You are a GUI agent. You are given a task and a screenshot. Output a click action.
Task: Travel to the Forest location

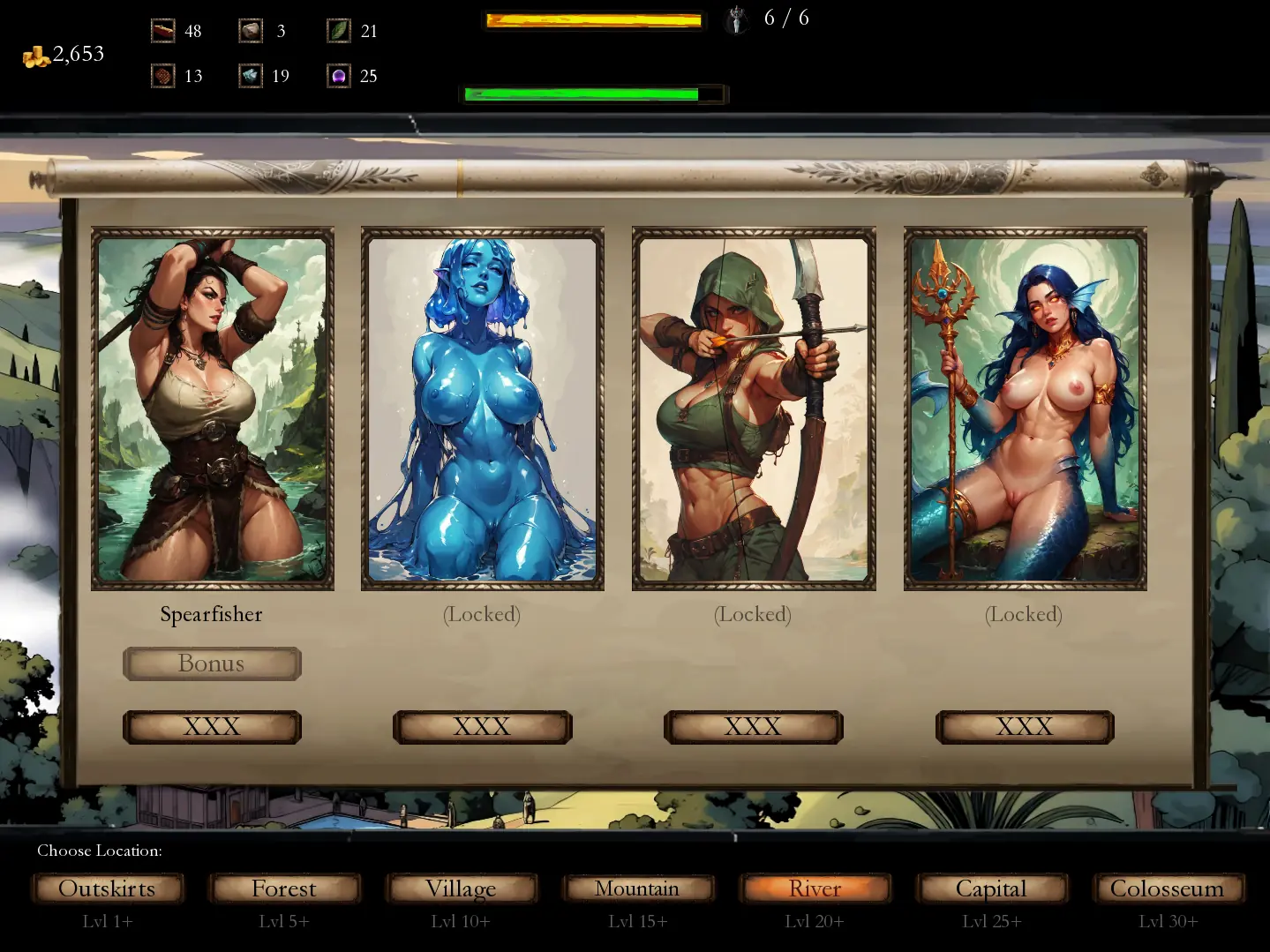tap(283, 888)
